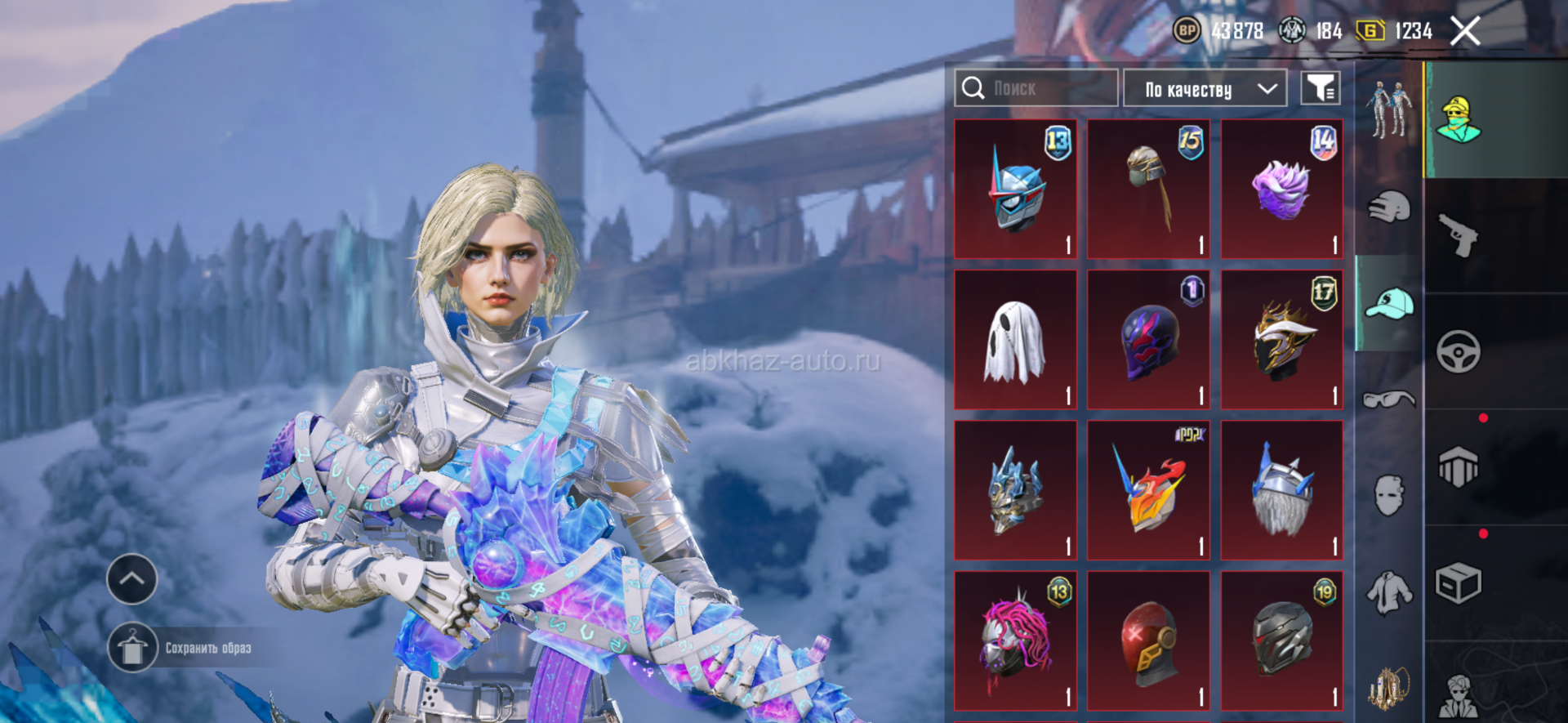
Task: Open the face mask category tab
Action: [1388, 495]
